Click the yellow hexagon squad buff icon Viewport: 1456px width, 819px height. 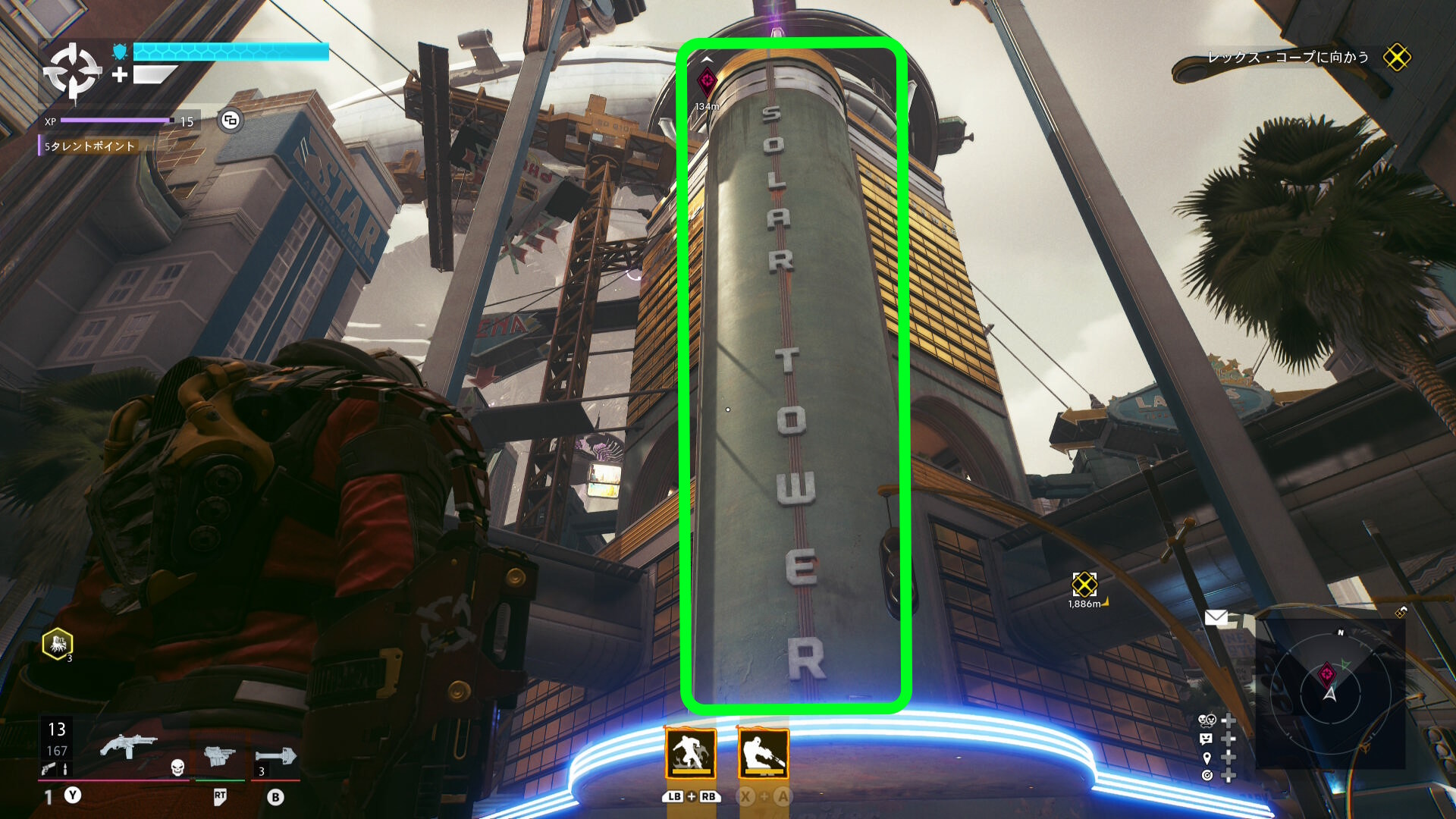(x=58, y=645)
